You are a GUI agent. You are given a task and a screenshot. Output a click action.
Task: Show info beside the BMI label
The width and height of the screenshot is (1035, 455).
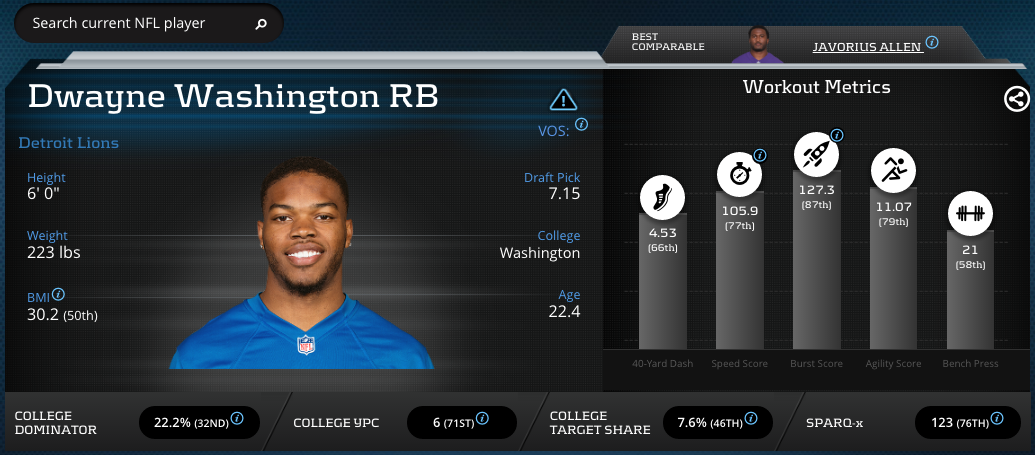59,295
